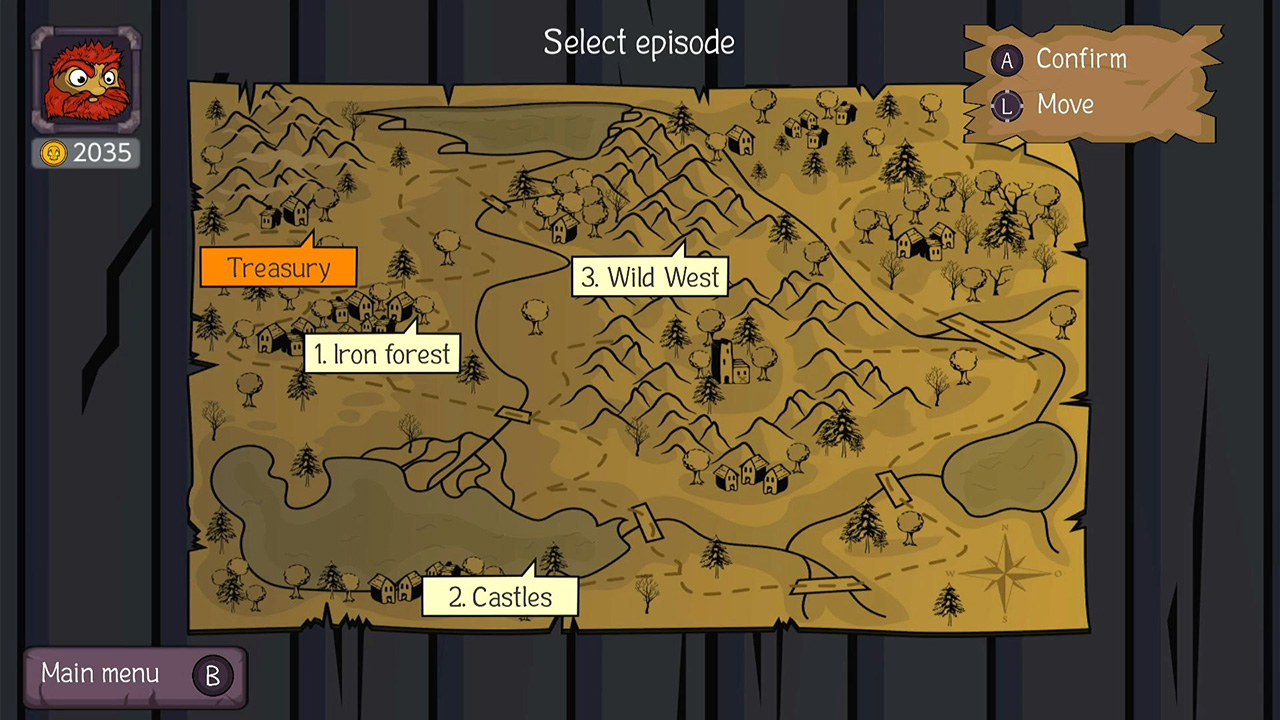The height and width of the screenshot is (720, 1280).
Task: Open the 2. Castles episode
Action: pyautogui.click(x=499, y=597)
